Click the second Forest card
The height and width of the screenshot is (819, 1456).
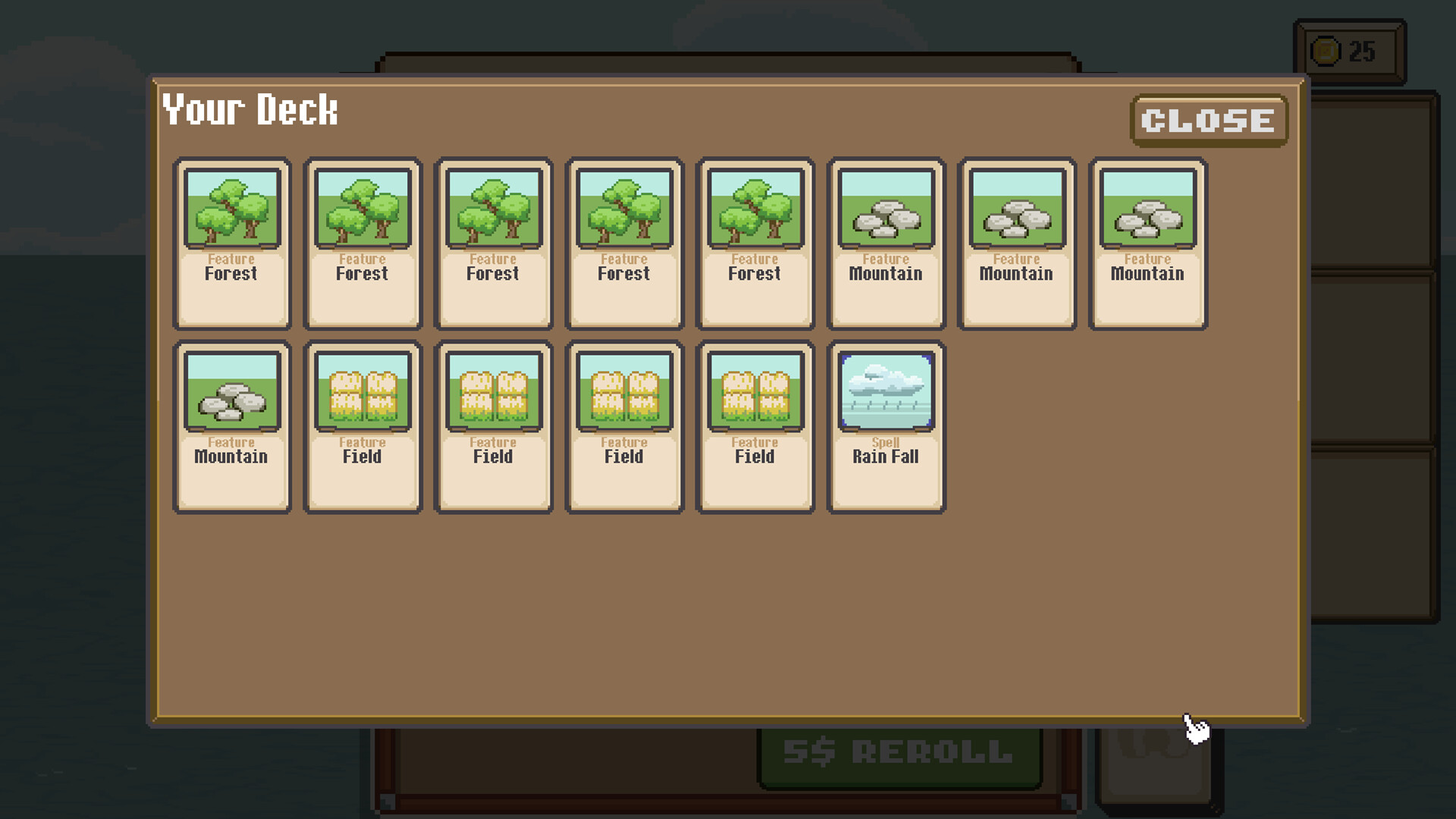pyautogui.click(x=362, y=243)
